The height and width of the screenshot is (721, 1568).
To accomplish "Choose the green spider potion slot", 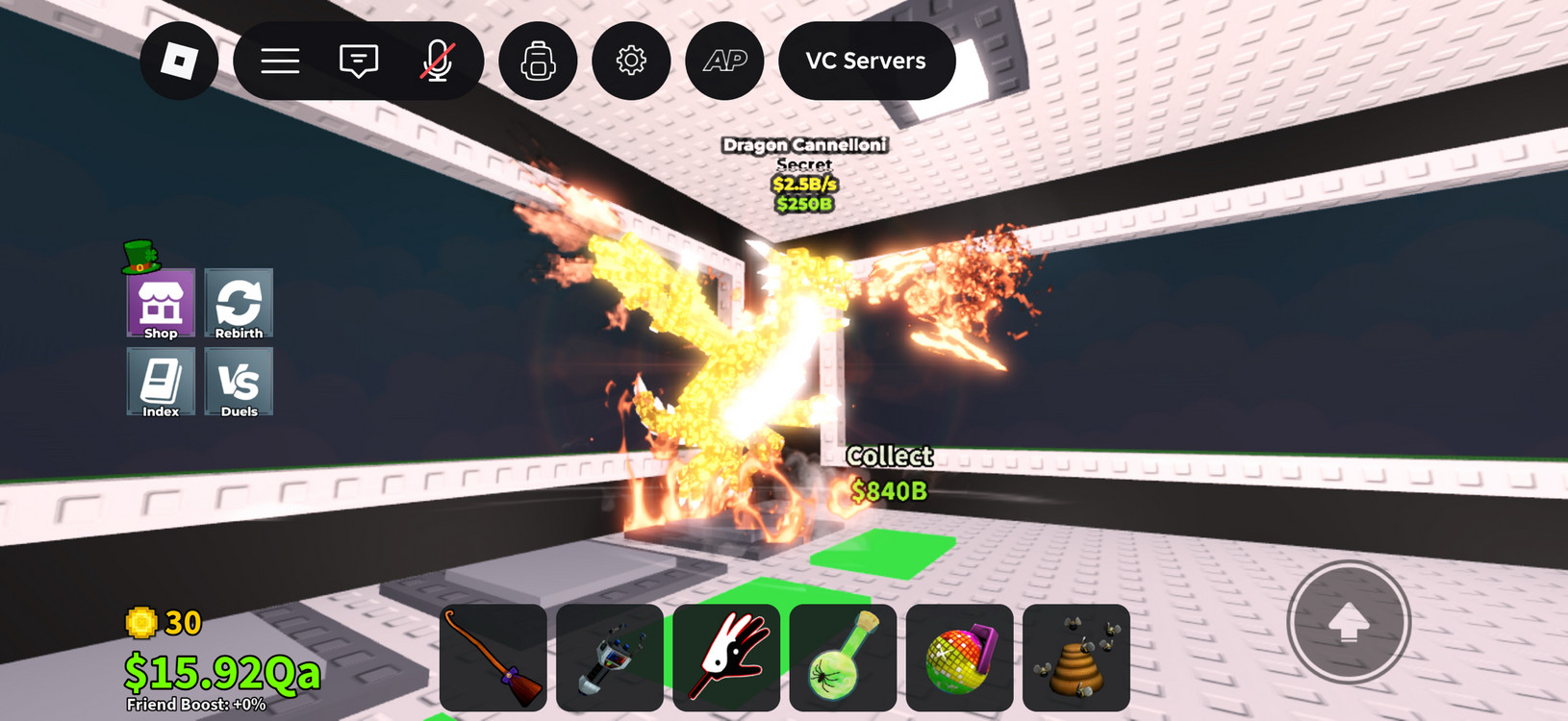I will [x=843, y=658].
